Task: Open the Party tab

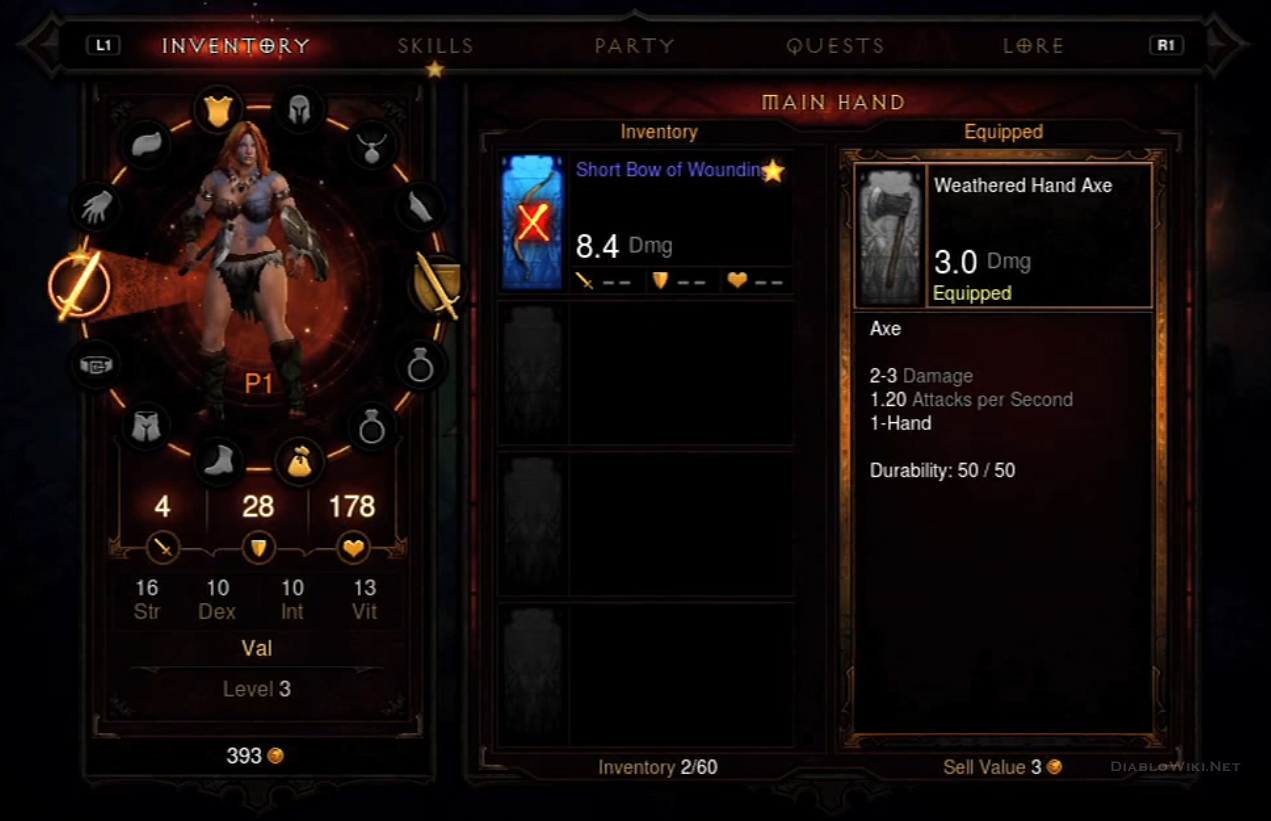Action: tap(634, 46)
